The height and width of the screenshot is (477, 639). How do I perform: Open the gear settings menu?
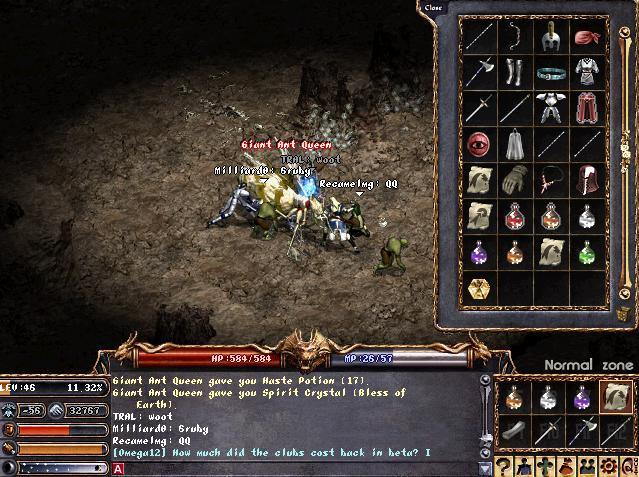607,467
